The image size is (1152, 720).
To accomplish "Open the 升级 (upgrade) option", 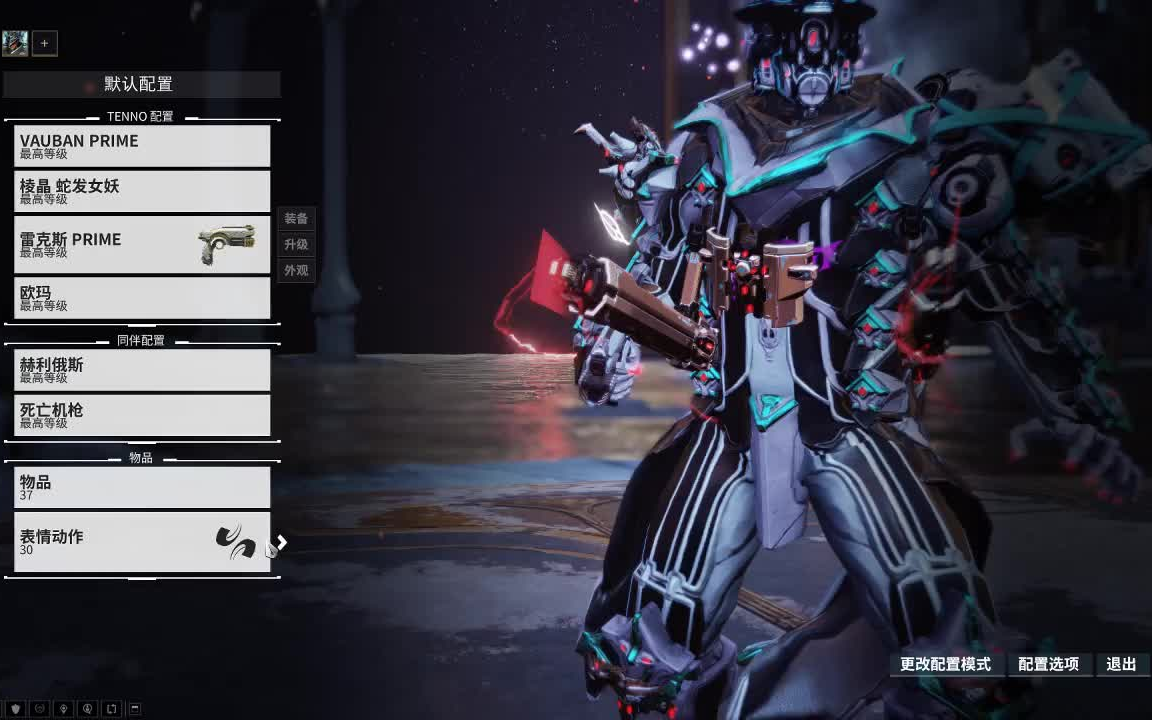I will (x=296, y=244).
